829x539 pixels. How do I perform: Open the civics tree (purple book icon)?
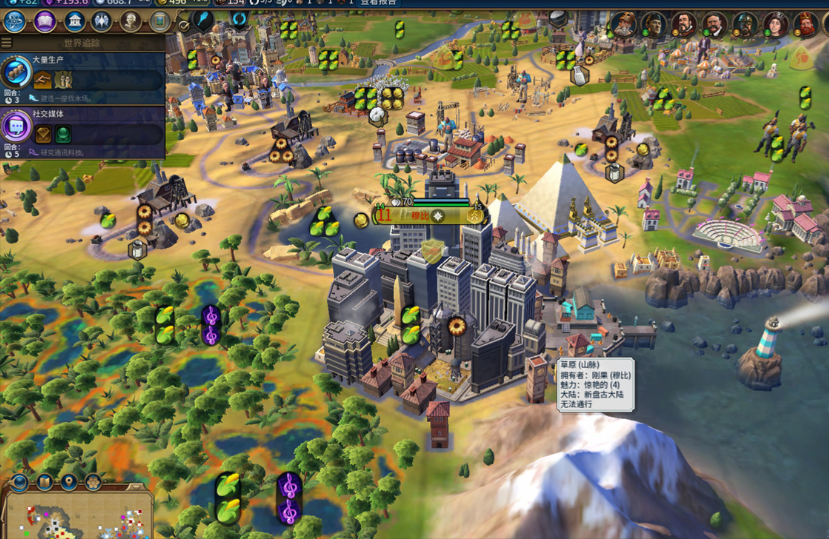tap(45, 21)
